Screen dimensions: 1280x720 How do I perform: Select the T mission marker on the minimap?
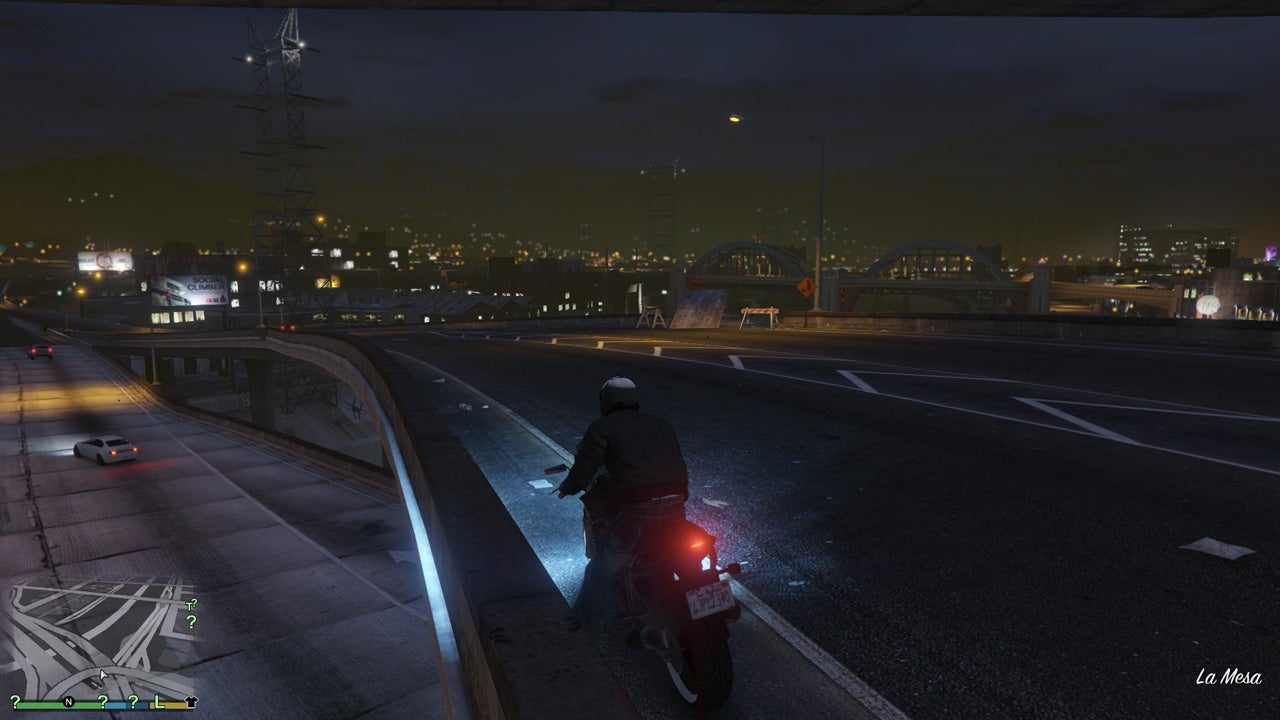[189, 606]
